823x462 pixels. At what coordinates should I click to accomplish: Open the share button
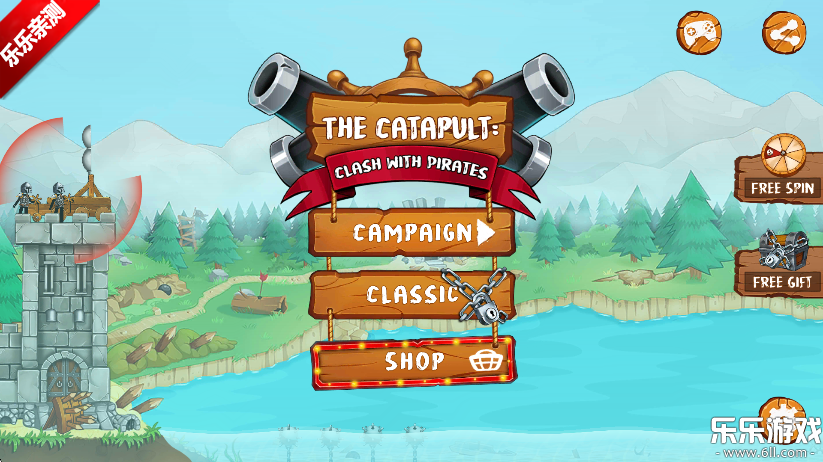coord(784,32)
